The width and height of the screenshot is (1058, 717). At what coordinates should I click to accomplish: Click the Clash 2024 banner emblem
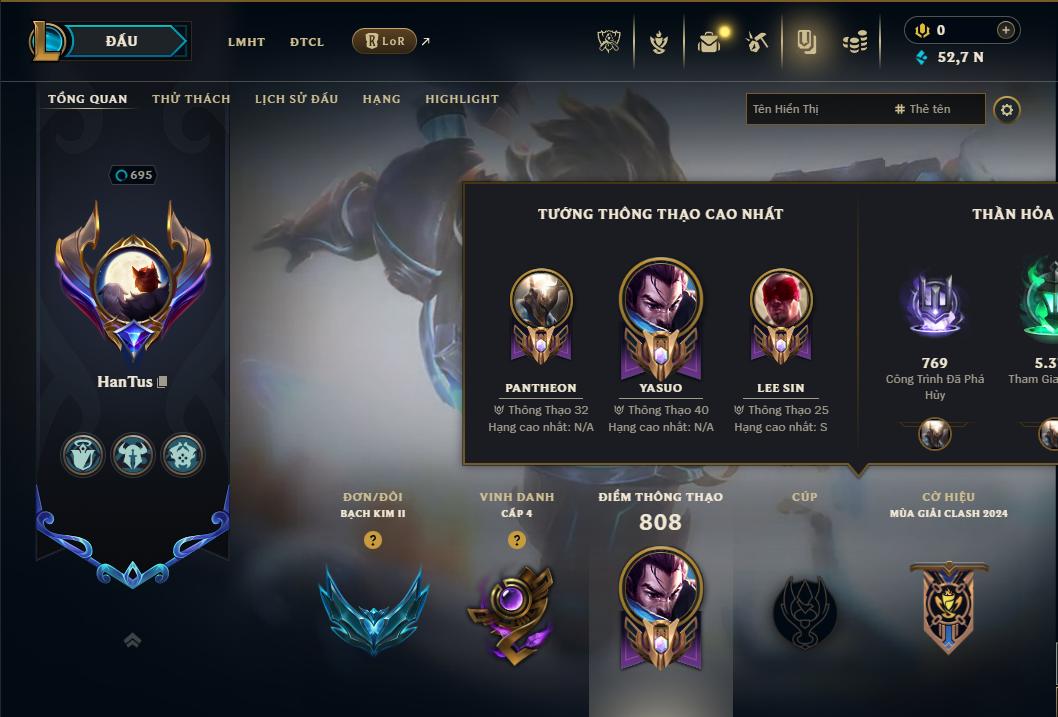point(948,607)
